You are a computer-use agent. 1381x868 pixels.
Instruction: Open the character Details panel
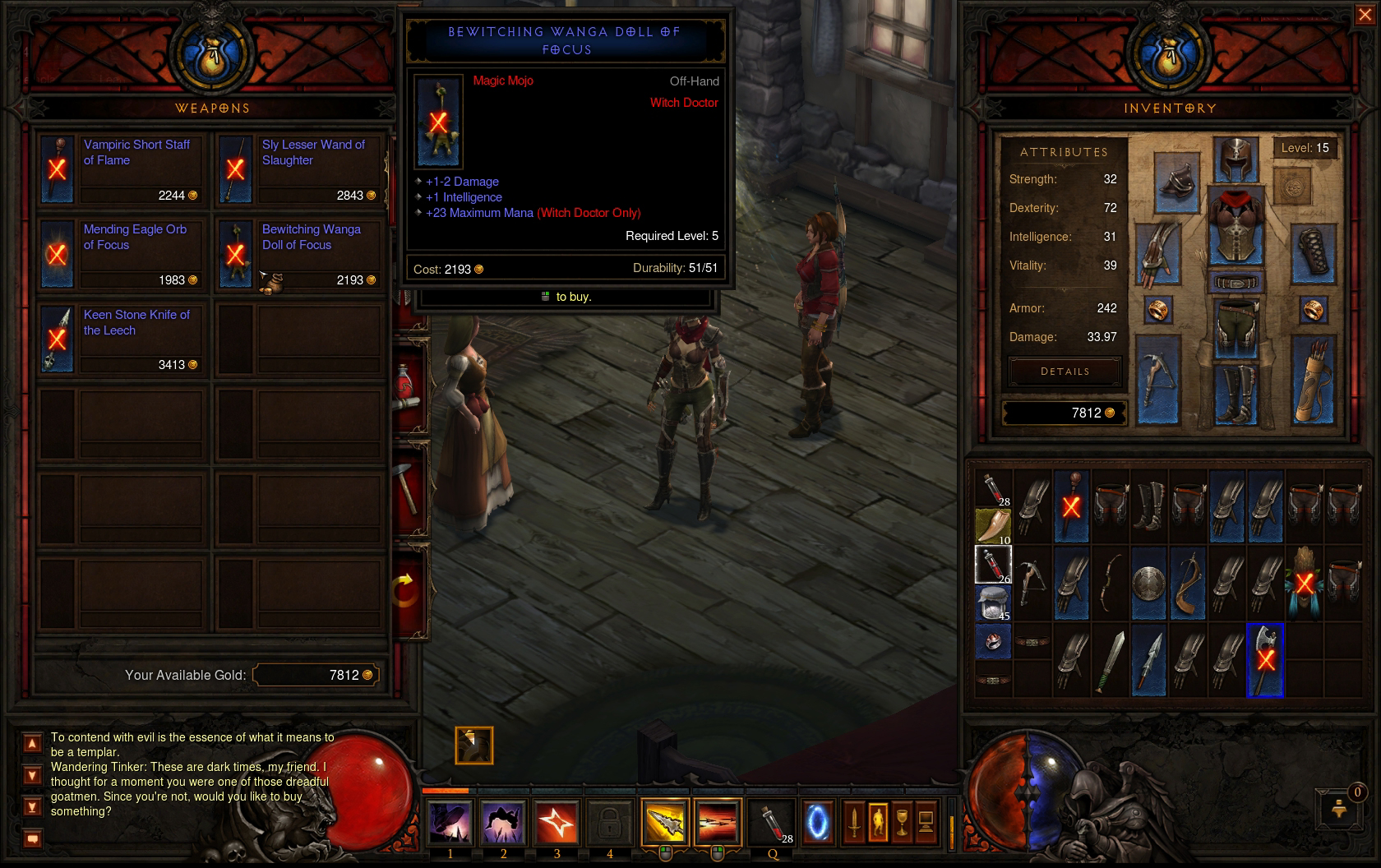pyautogui.click(x=1065, y=372)
